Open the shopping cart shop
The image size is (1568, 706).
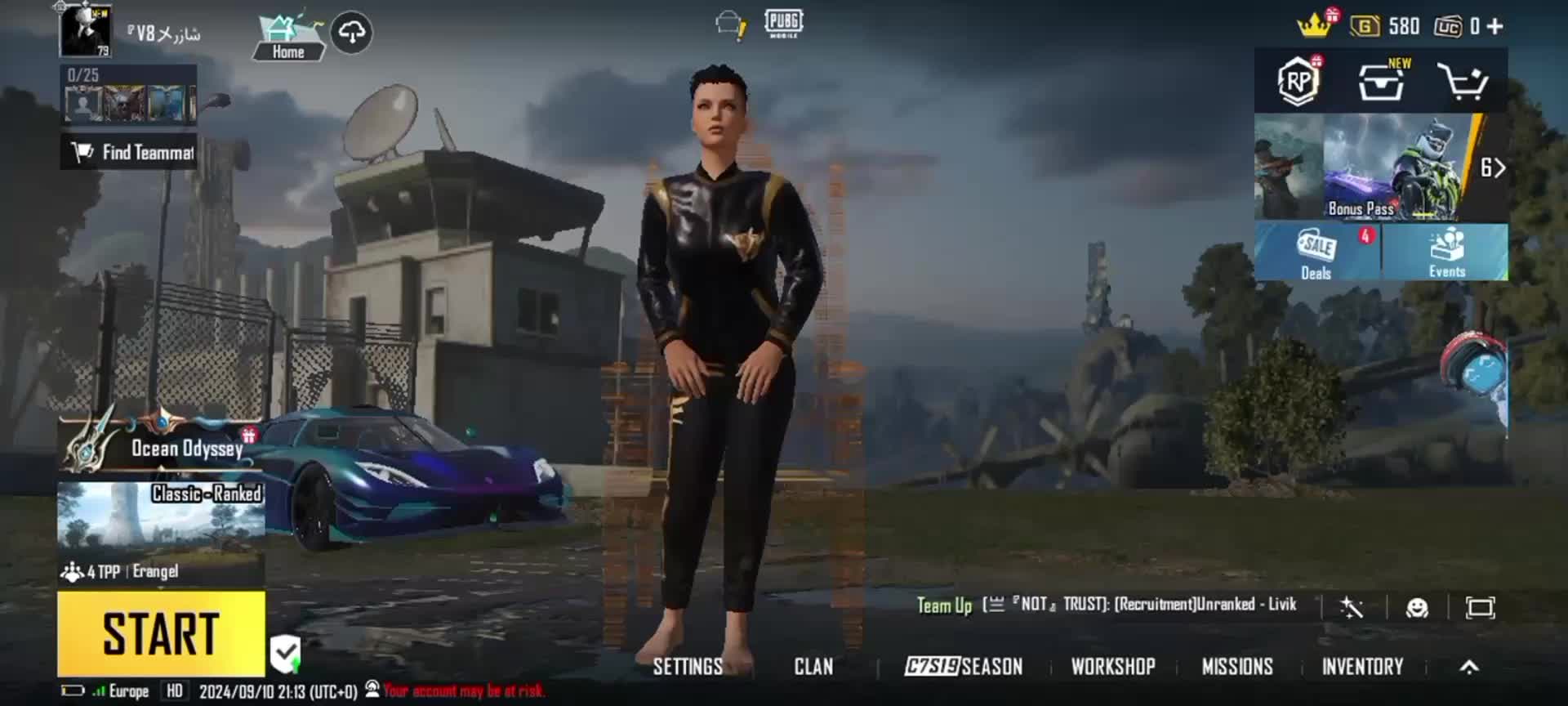[1462, 82]
